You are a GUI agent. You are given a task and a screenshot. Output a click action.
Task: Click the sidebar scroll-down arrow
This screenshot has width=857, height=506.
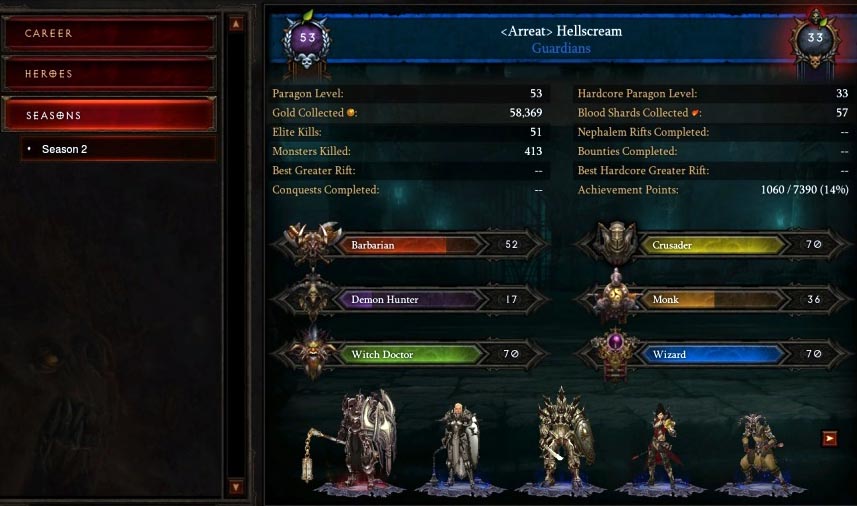[236, 487]
